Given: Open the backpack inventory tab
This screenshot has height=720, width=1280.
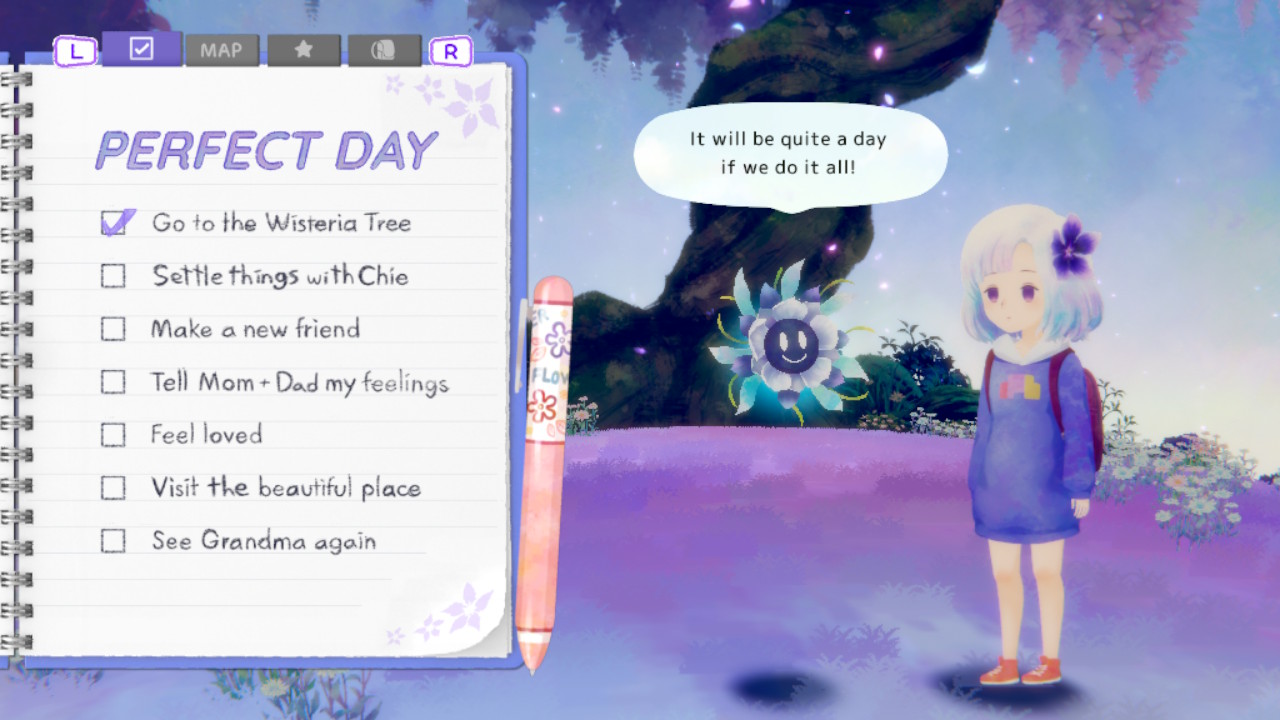Looking at the screenshot, I should coord(385,48).
